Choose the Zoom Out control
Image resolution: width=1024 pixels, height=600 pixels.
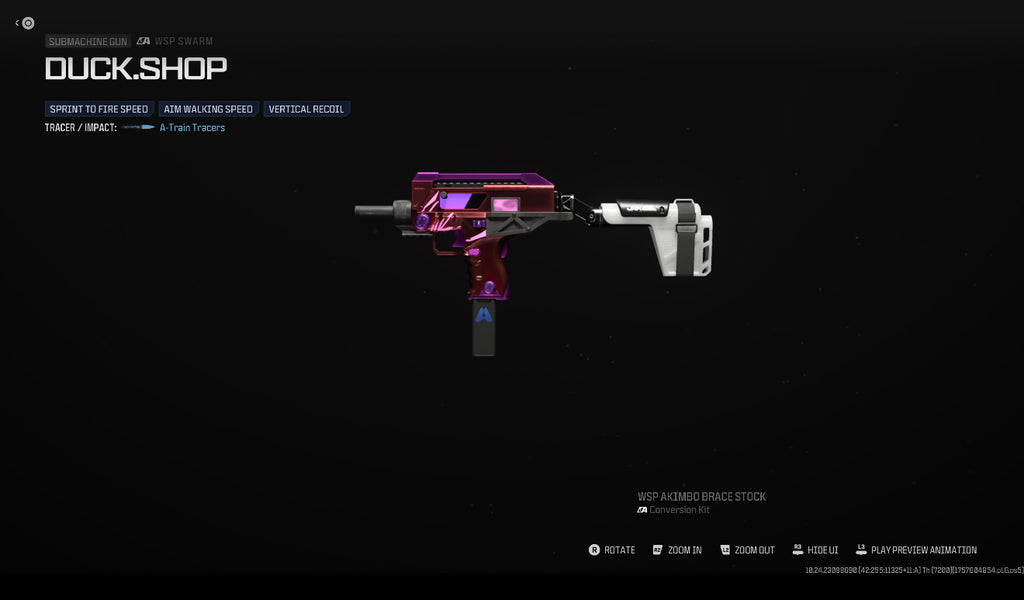[x=746, y=550]
